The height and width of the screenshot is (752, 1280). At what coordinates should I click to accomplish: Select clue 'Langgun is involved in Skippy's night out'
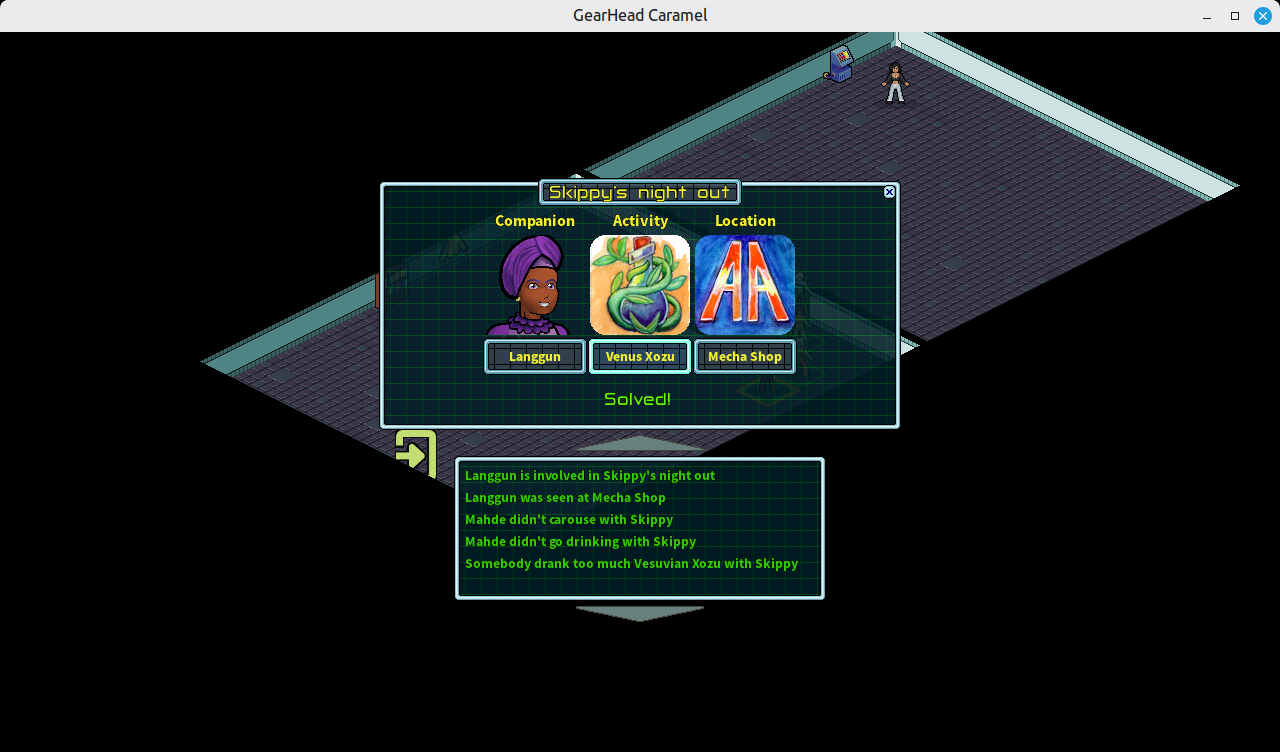coord(590,476)
